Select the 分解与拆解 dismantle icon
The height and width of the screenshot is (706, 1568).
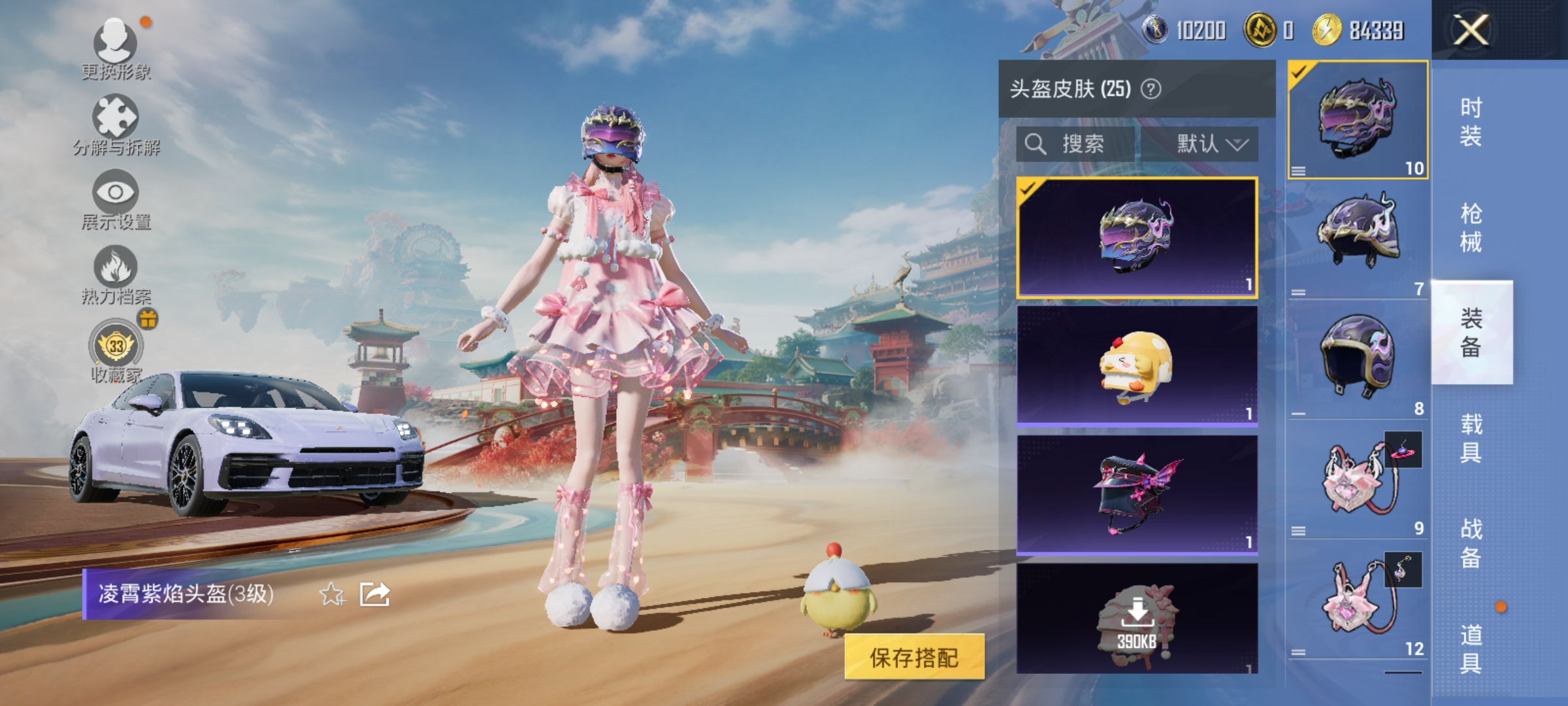[116, 121]
